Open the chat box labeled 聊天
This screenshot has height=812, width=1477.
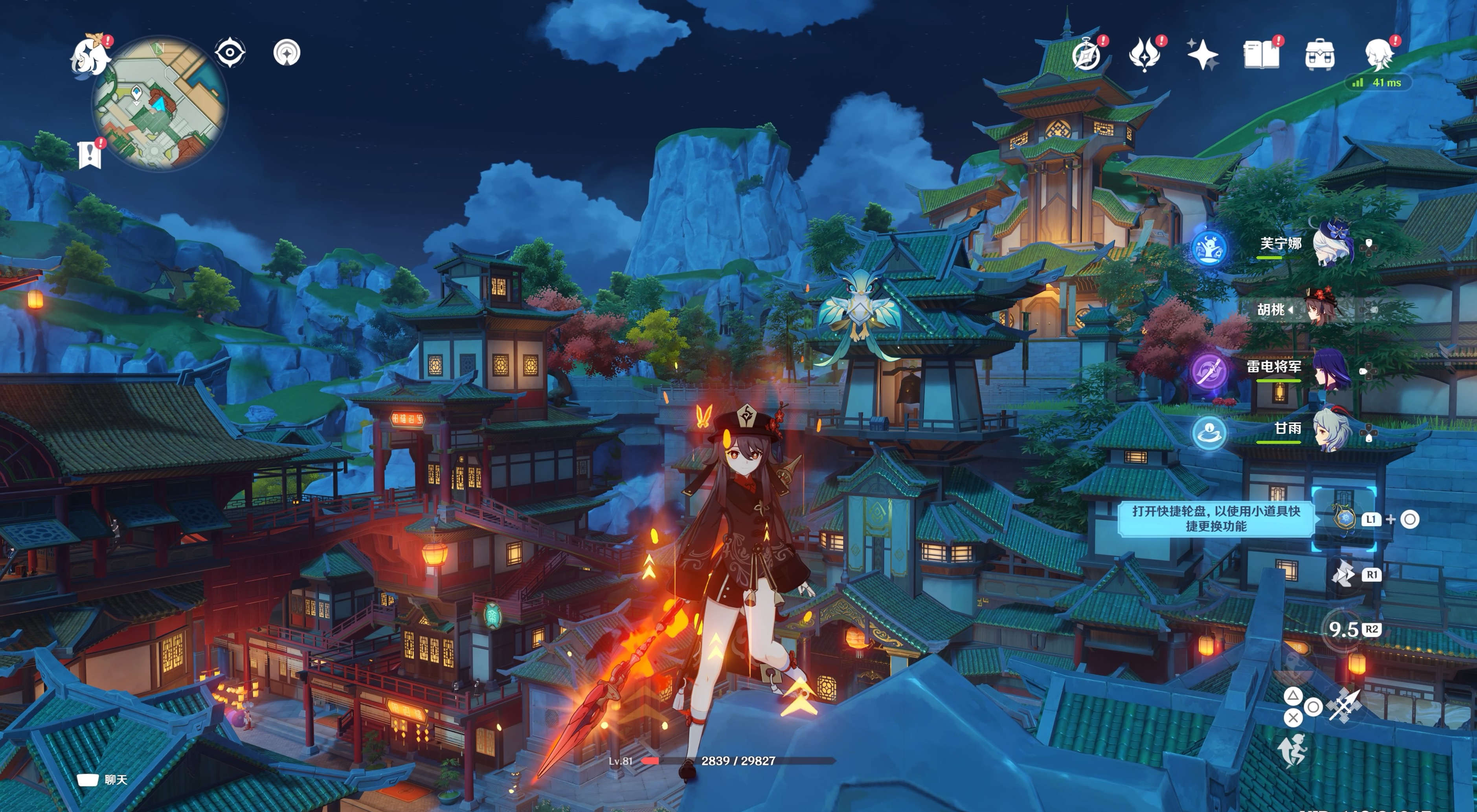click(x=102, y=780)
